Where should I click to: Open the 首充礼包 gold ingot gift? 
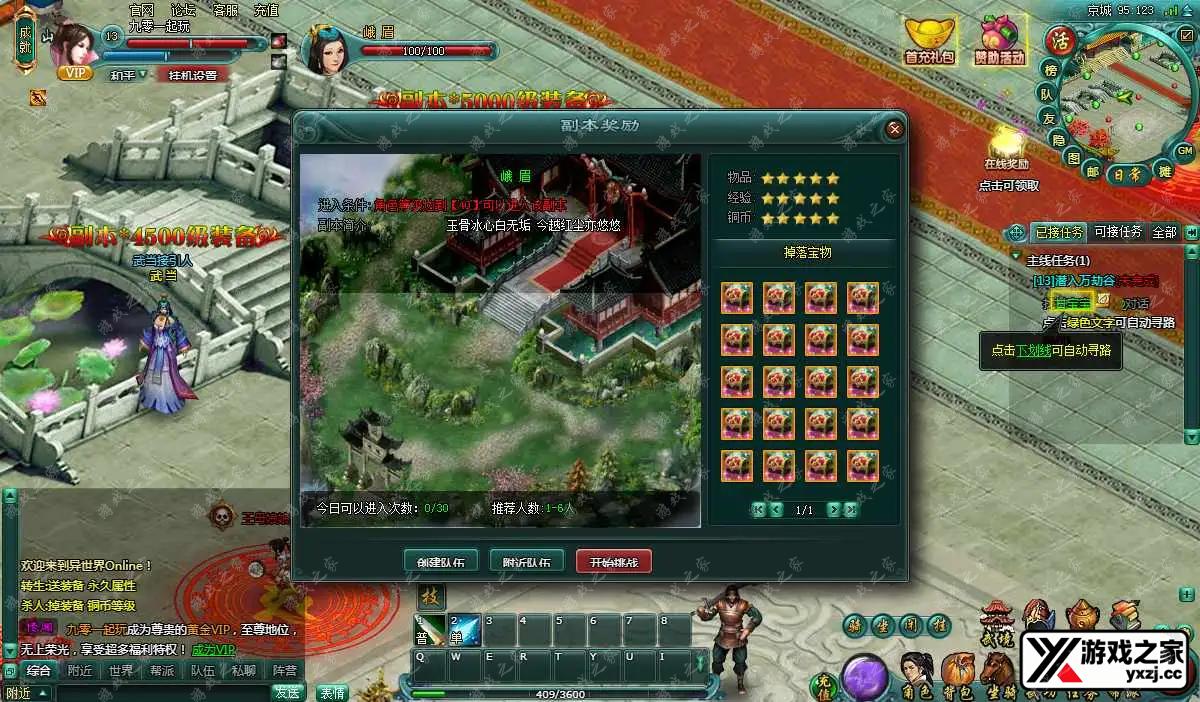click(930, 40)
